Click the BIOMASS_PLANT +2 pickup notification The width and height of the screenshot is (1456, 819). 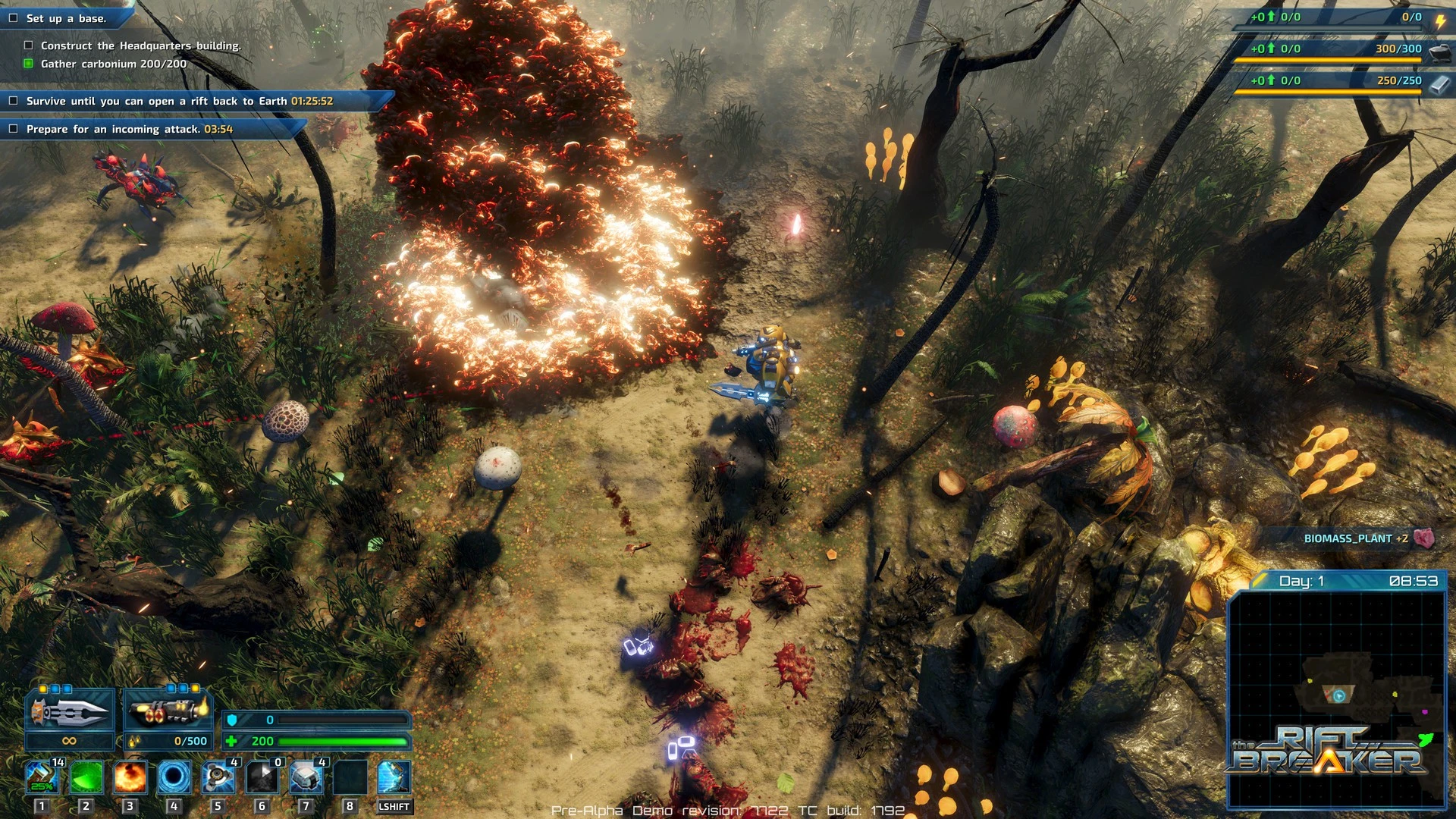click(x=1357, y=538)
